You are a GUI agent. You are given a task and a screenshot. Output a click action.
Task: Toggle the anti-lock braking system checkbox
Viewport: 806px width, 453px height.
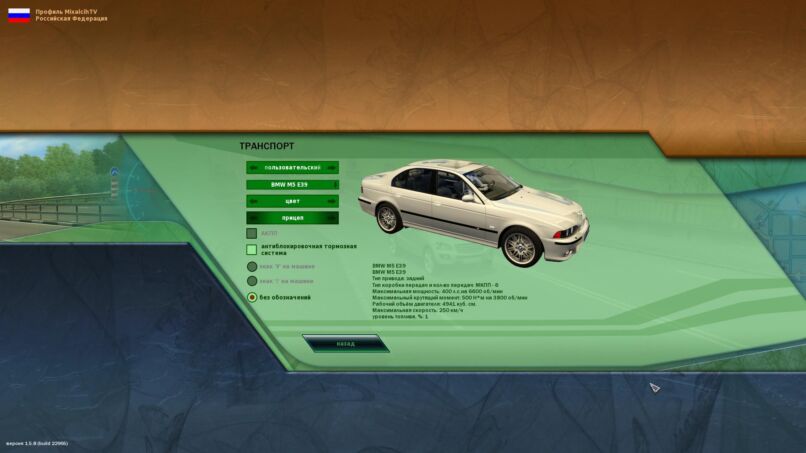pos(252,249)
